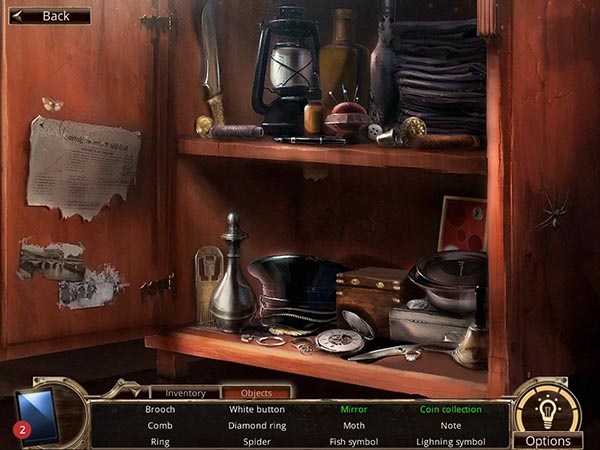
Task: Select the Objects tab
Action: click(x=256, y=393)
